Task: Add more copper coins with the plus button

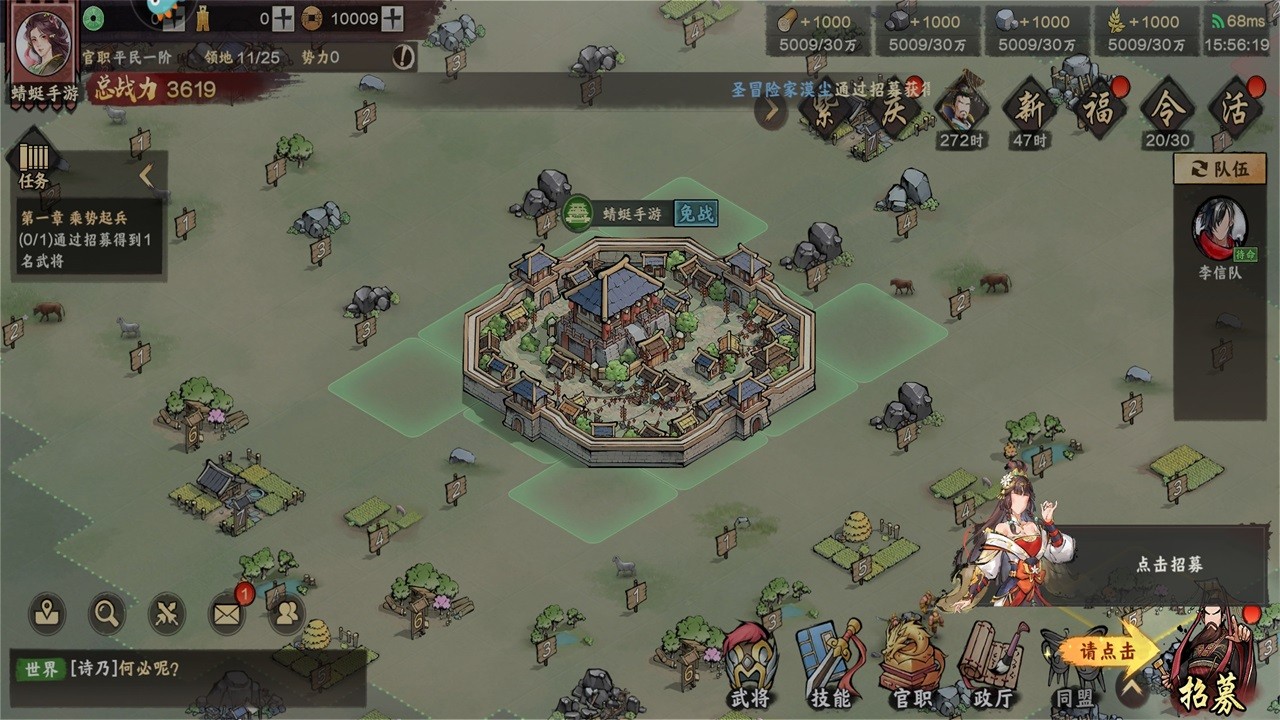Action: [x=393, y=18]
